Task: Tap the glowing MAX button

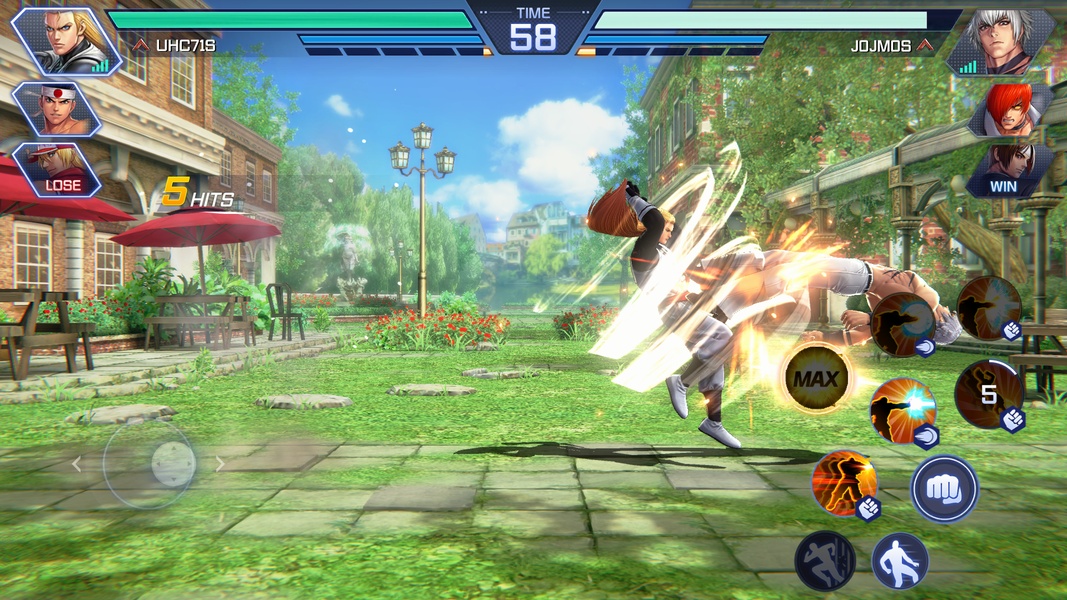Action: [816, 380]
